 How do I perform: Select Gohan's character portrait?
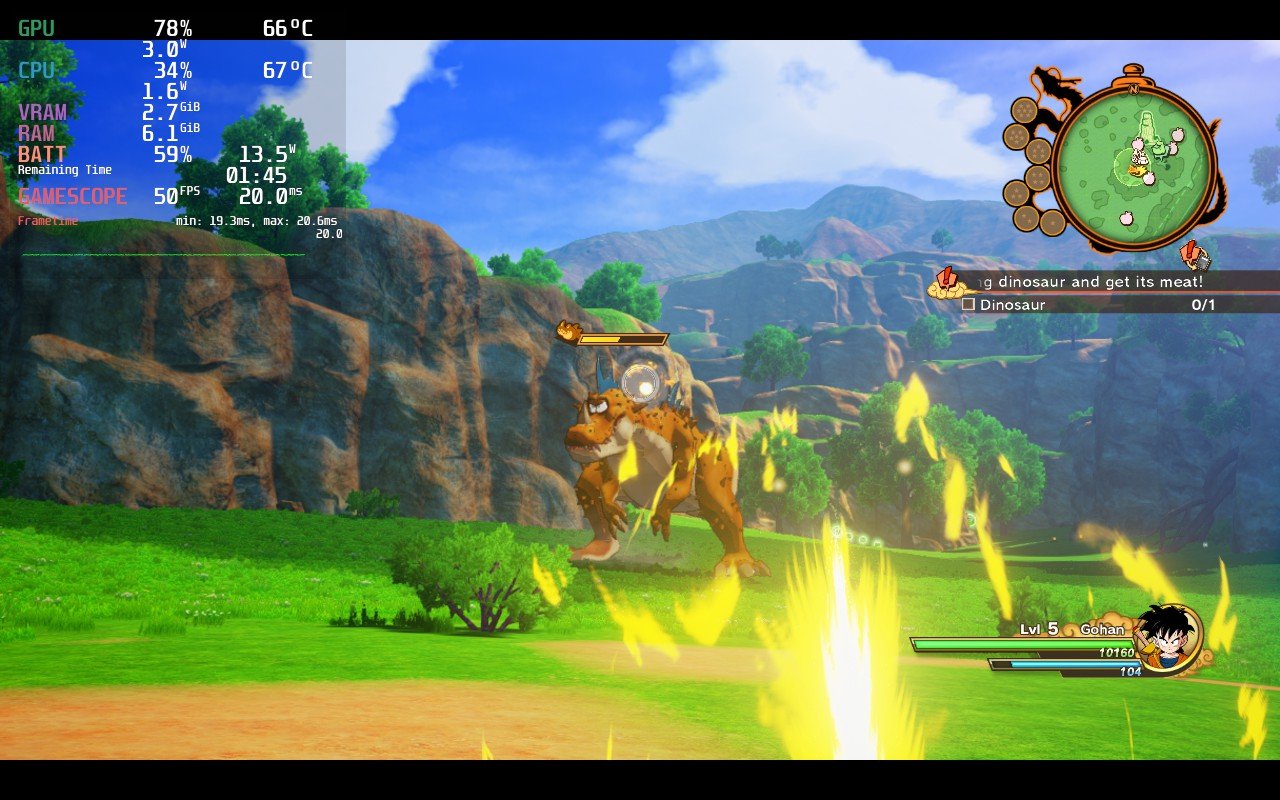pyautogui.click(x=1168, y=638)
